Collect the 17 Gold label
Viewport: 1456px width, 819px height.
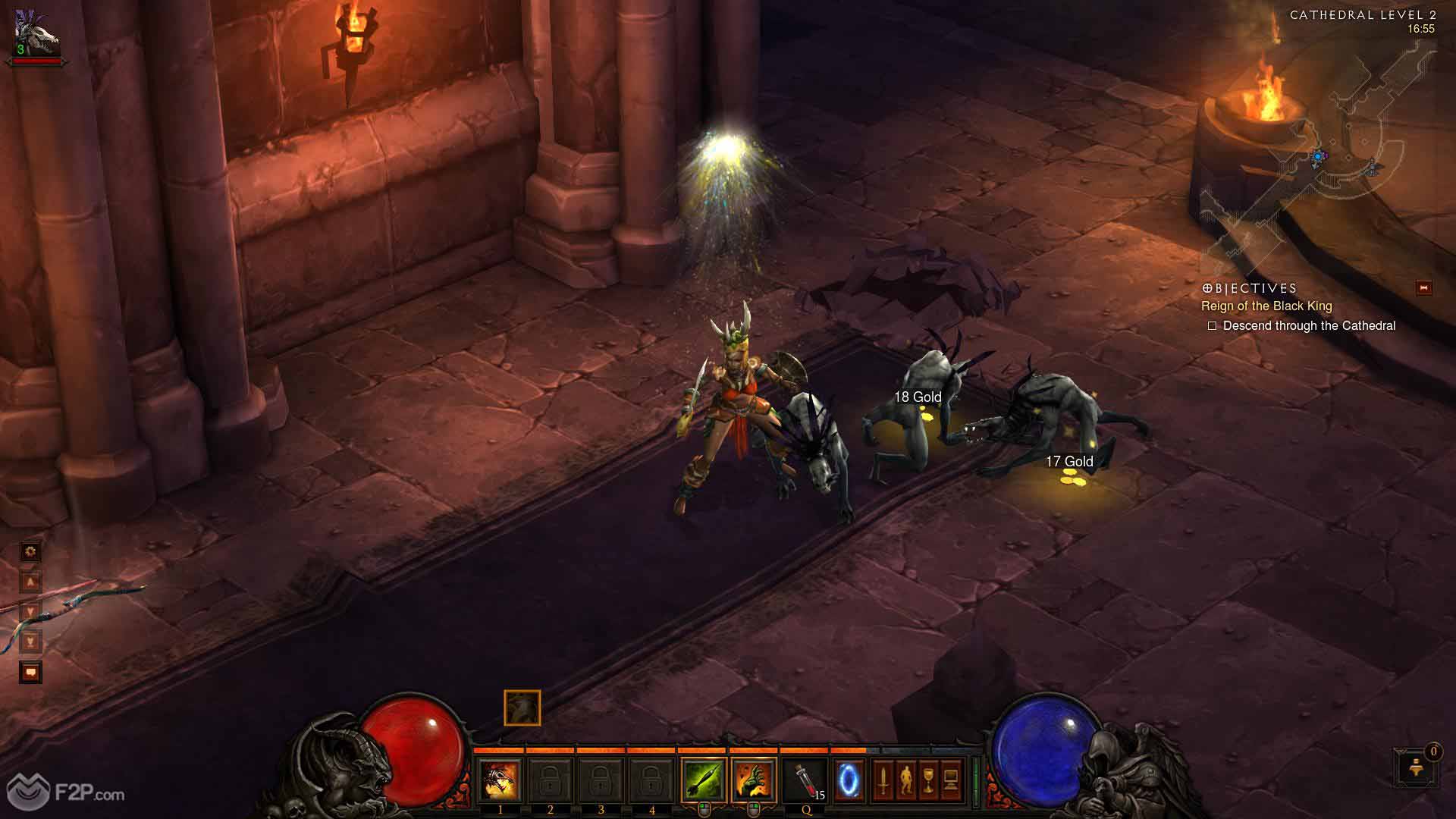(x=1069, y=462)
